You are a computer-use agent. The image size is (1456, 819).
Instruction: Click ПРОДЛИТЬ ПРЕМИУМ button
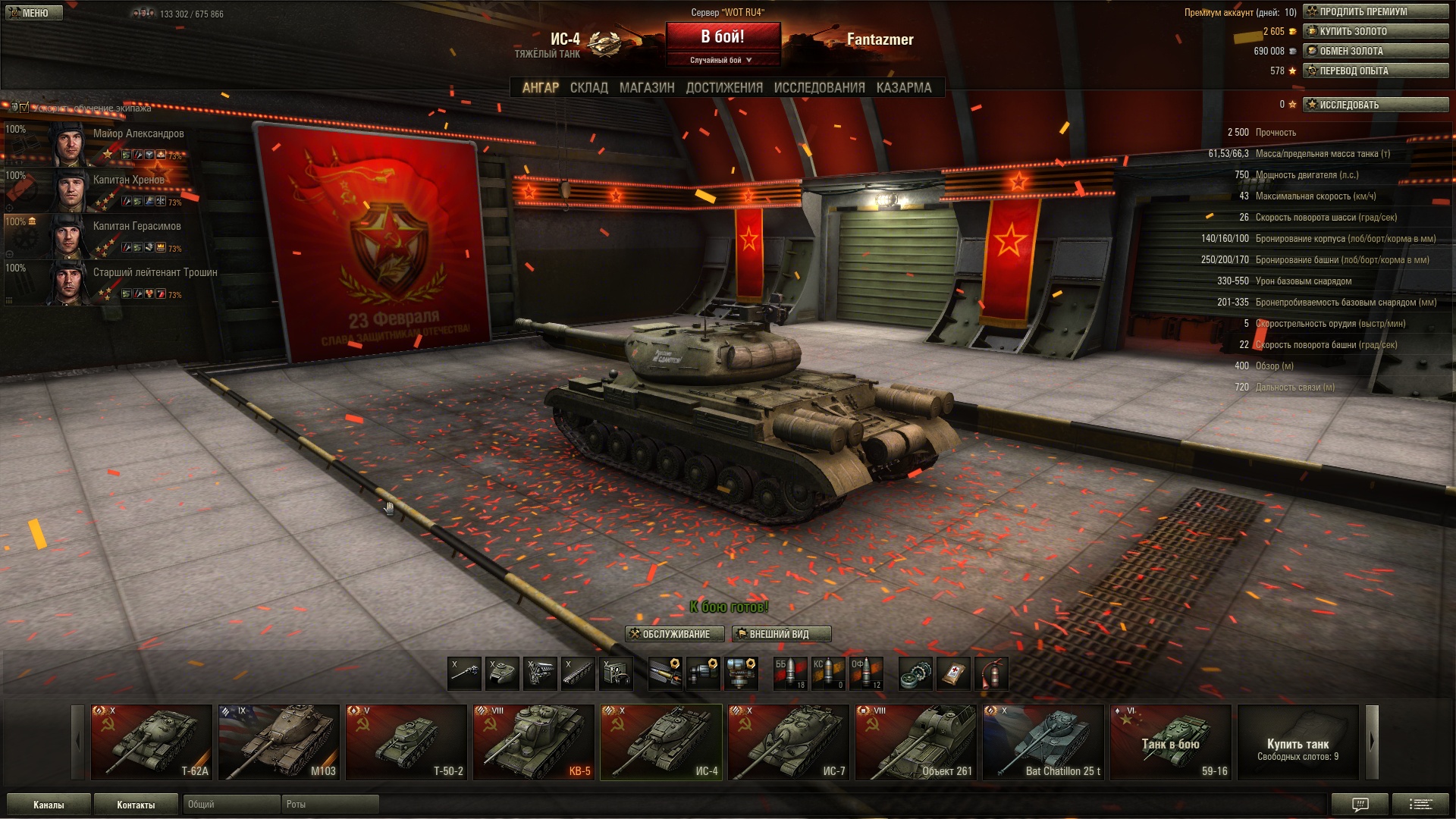click(1375, 11)
